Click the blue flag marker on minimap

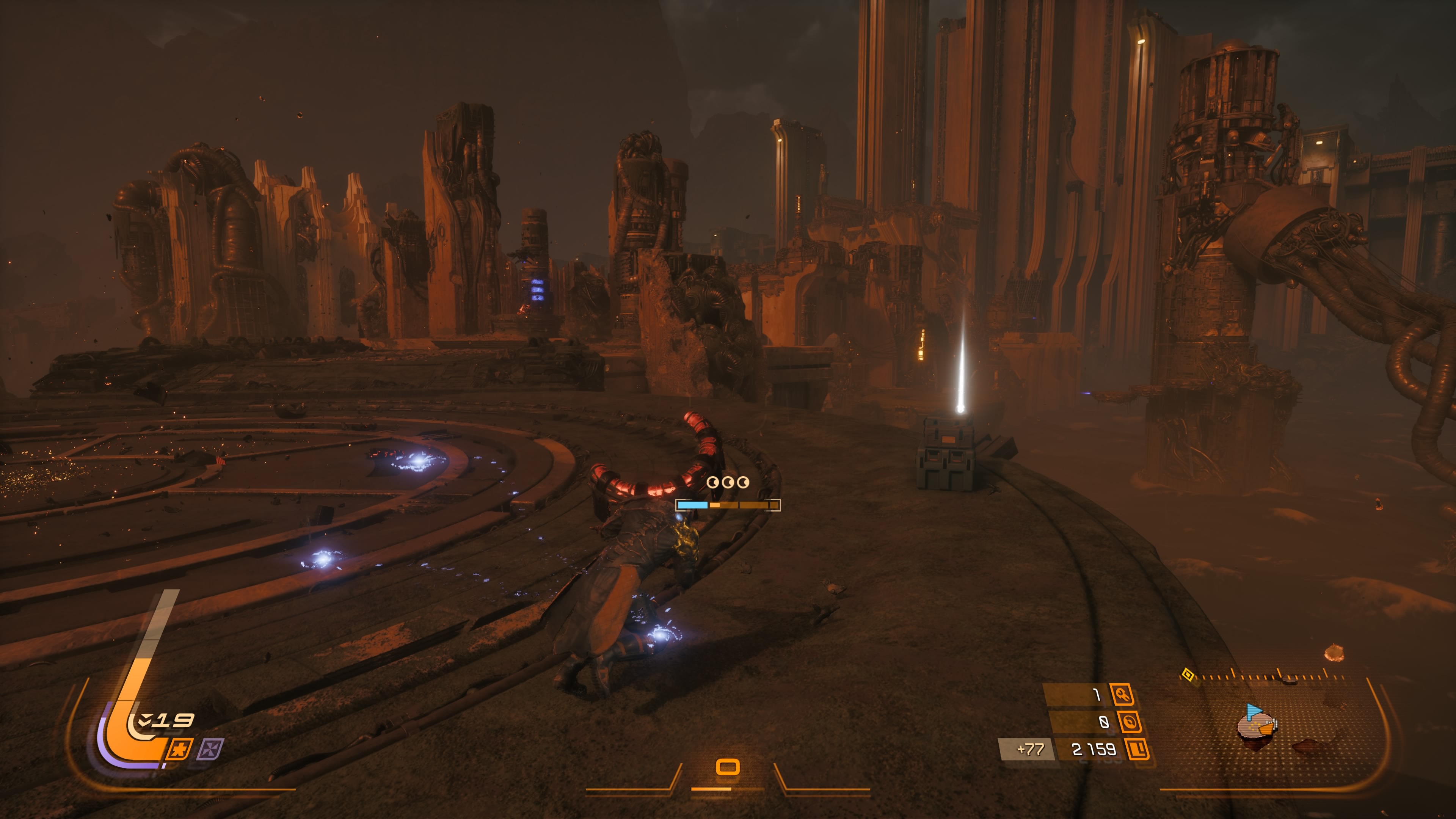point(1254,711)
